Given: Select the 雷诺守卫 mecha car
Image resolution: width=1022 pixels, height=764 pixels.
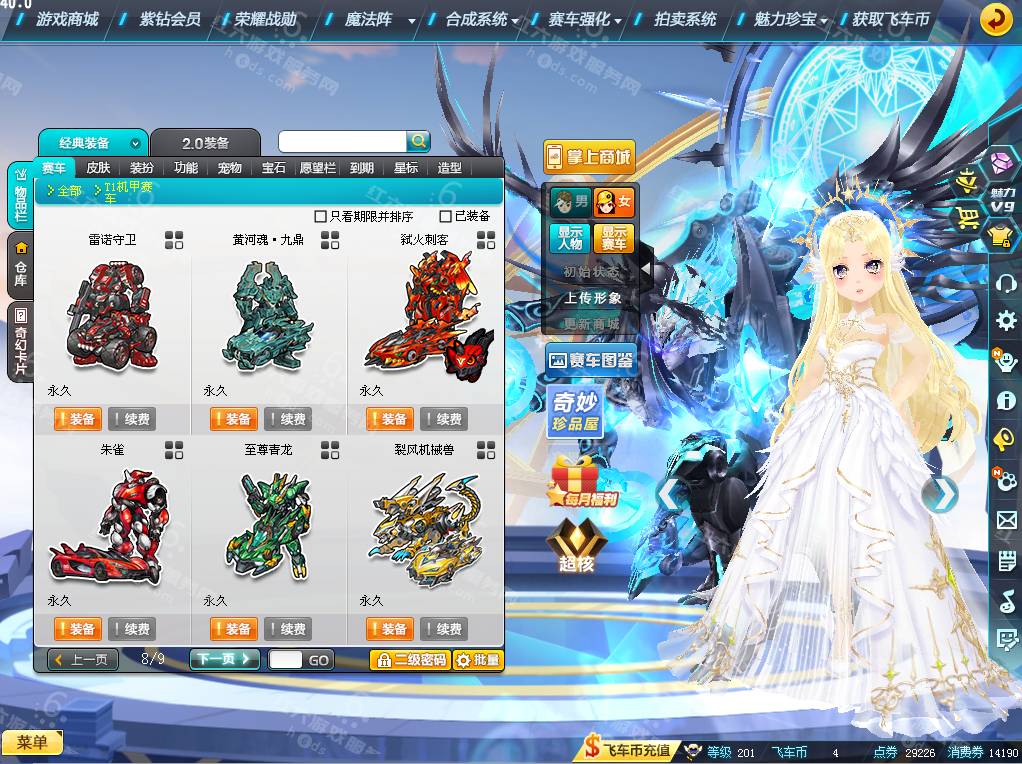Looking at the screenshot, I should click(112, 315).
